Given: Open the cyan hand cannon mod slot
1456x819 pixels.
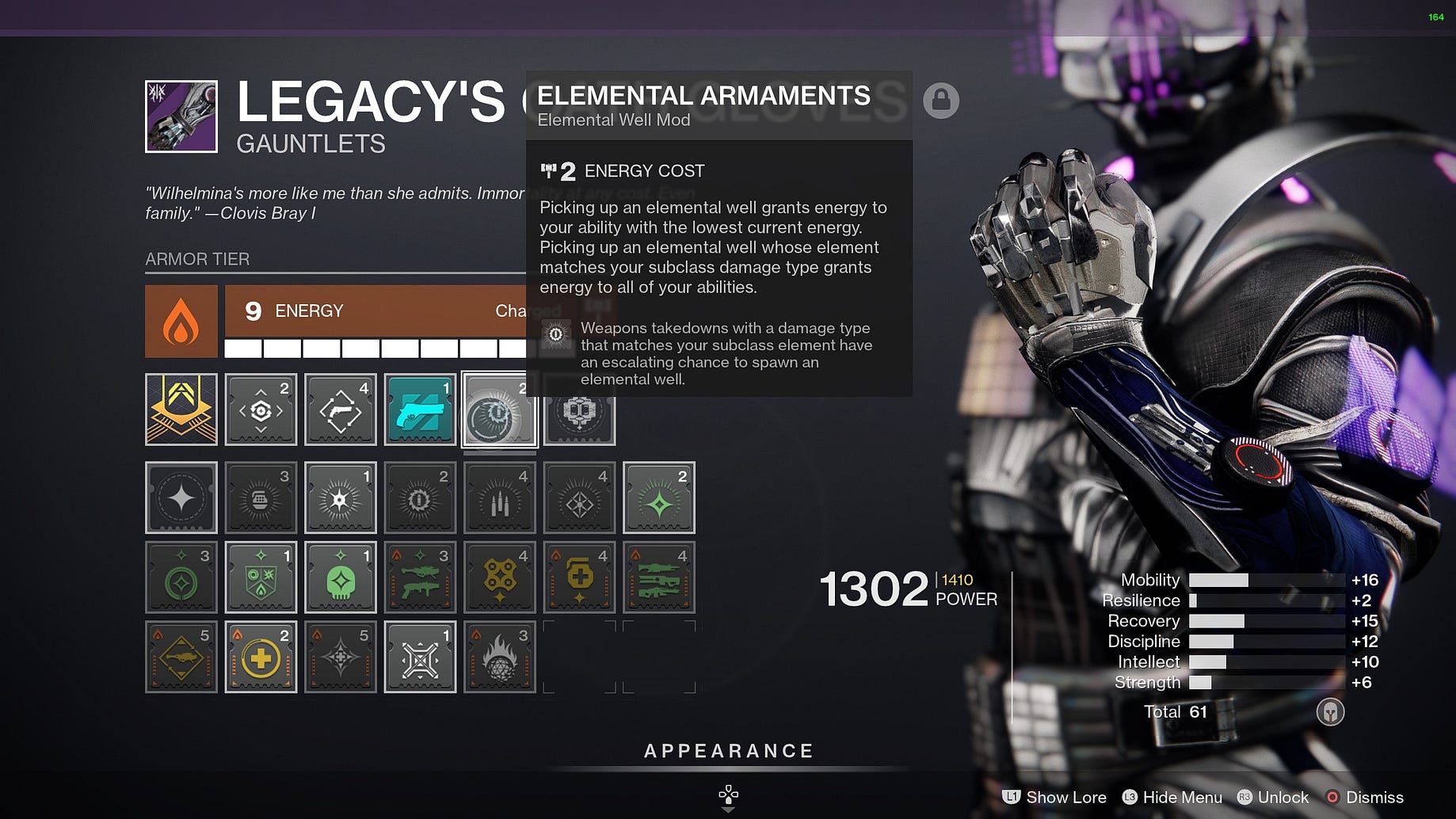Looking at the screenshot, I should click(420, 409).
